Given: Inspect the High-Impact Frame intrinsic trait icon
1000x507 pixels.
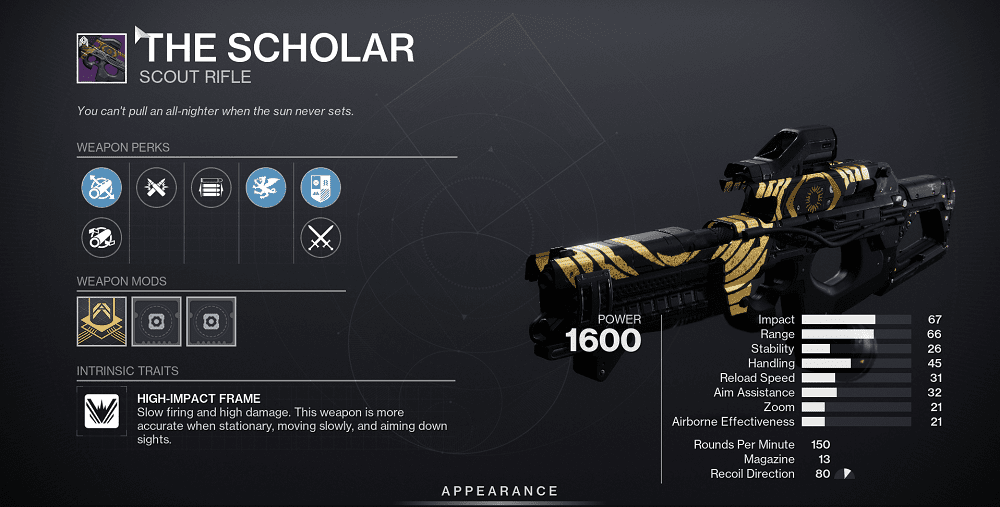Looking at the screenshot, I should coord(101,412).
